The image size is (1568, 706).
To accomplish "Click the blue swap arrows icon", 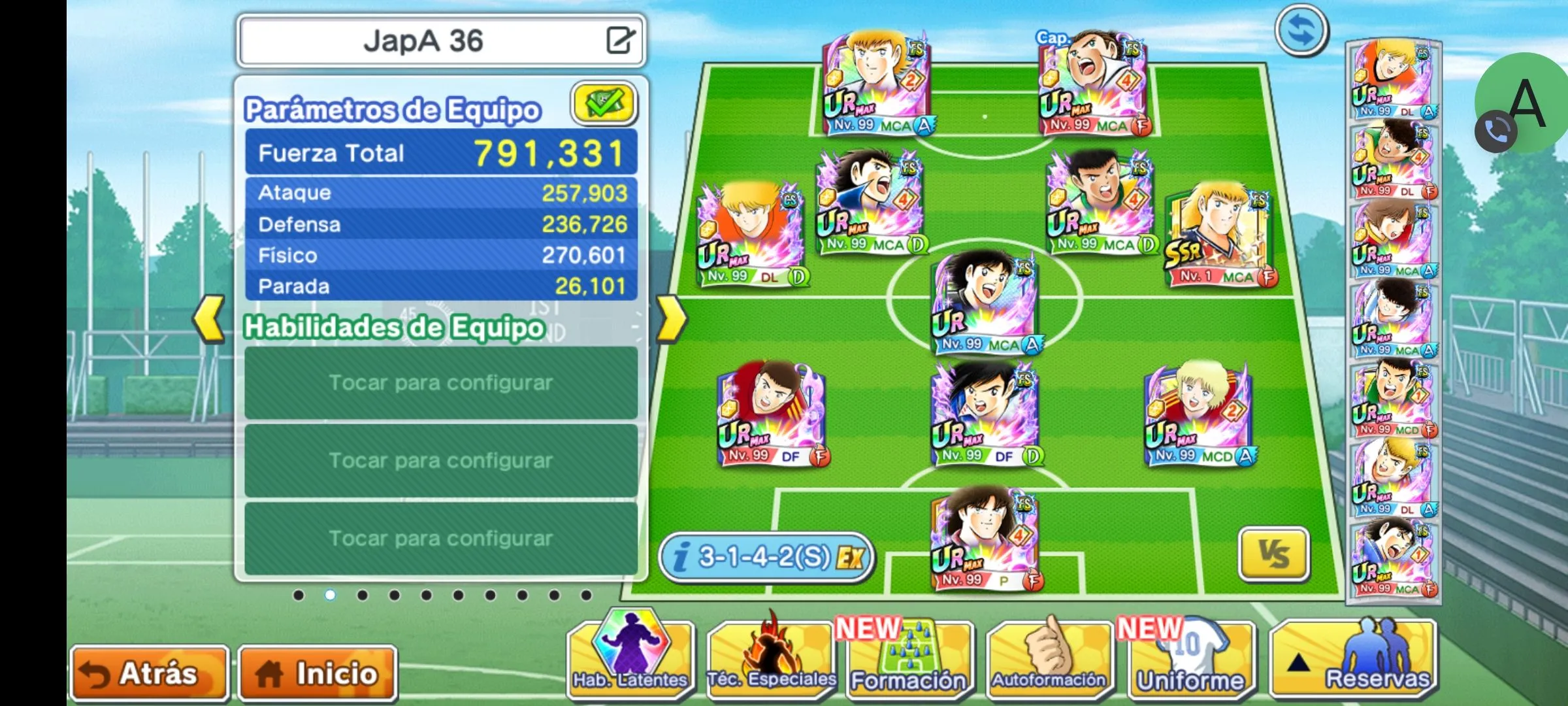I will pos(1301,30).
